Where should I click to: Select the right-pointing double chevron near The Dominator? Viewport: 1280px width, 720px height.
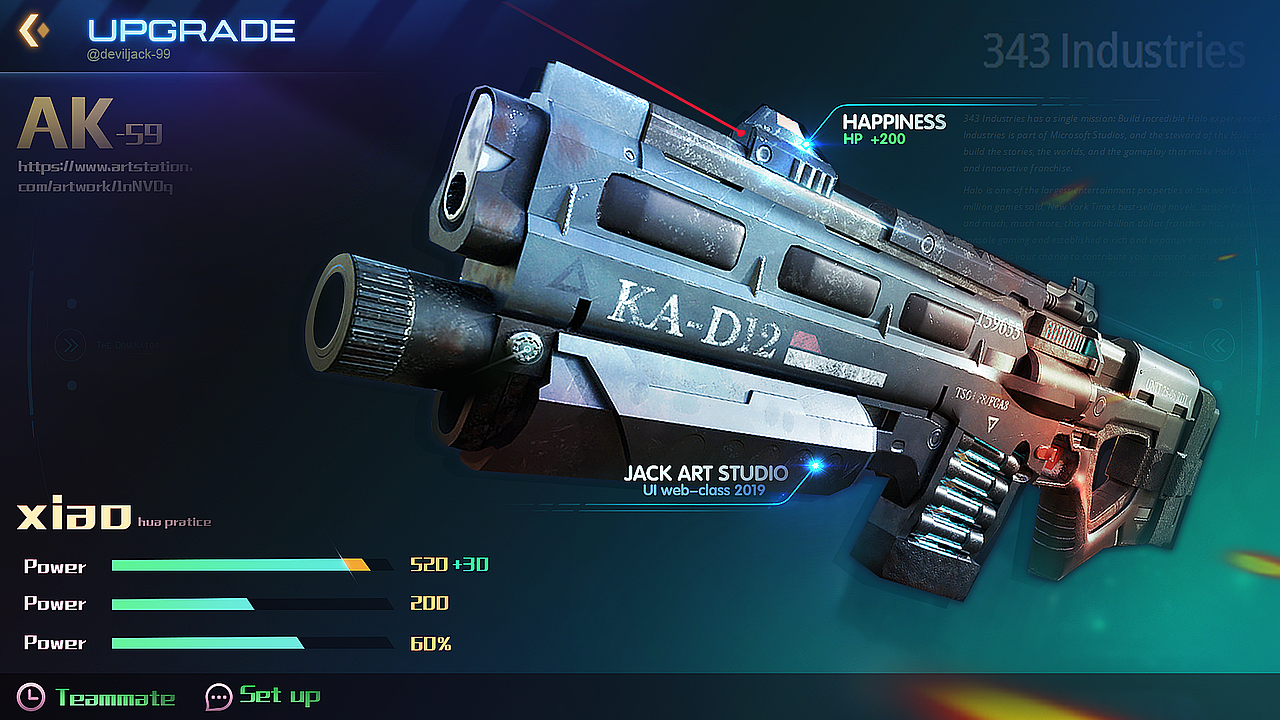coord(70,346)
